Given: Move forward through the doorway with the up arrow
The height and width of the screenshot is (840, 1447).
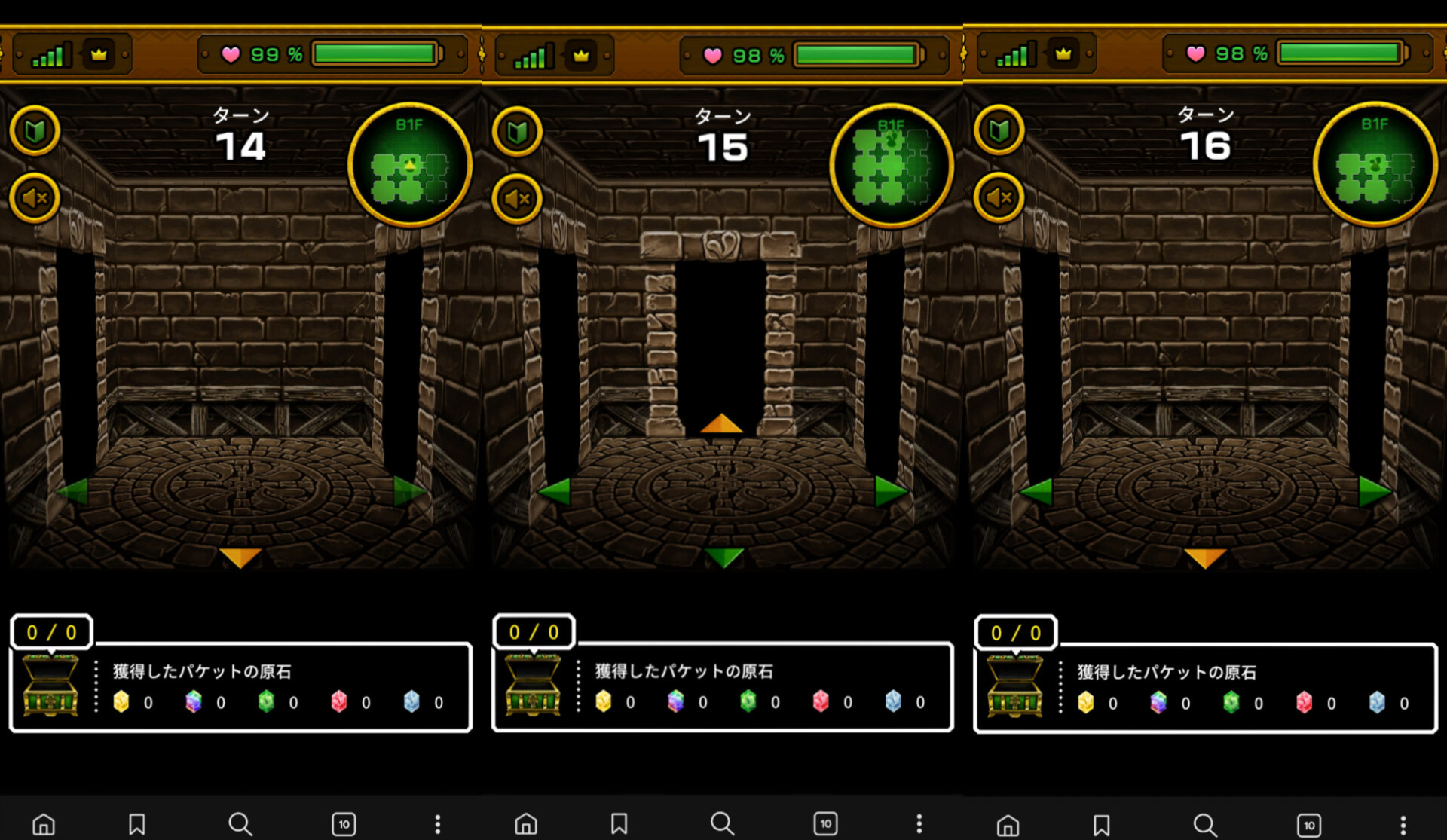Looking at the screenshot, I should [721, 423].
